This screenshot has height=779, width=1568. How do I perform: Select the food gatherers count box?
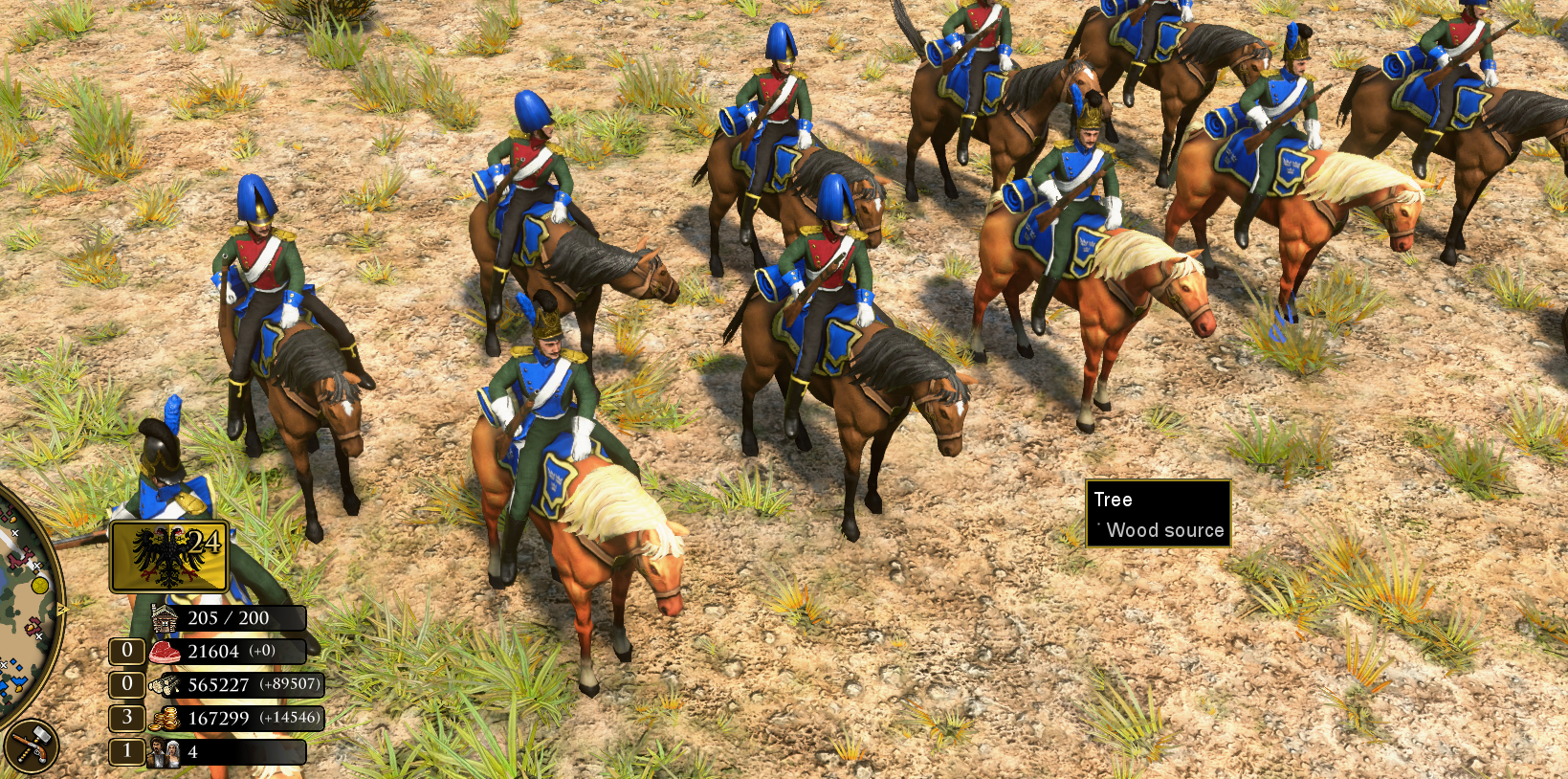coord(126,652)
